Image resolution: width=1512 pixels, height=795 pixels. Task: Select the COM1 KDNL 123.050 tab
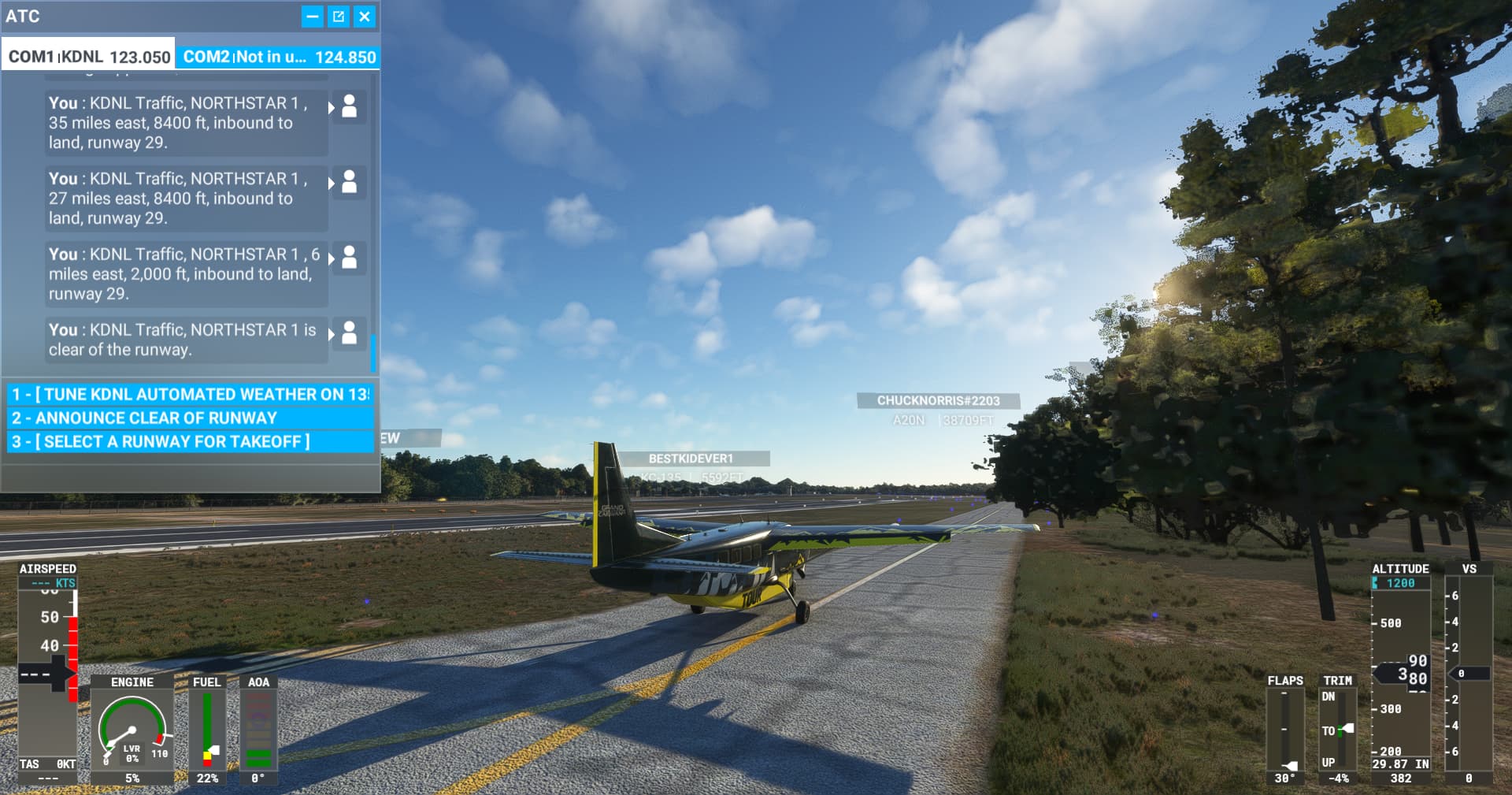[x=87, y=56]
